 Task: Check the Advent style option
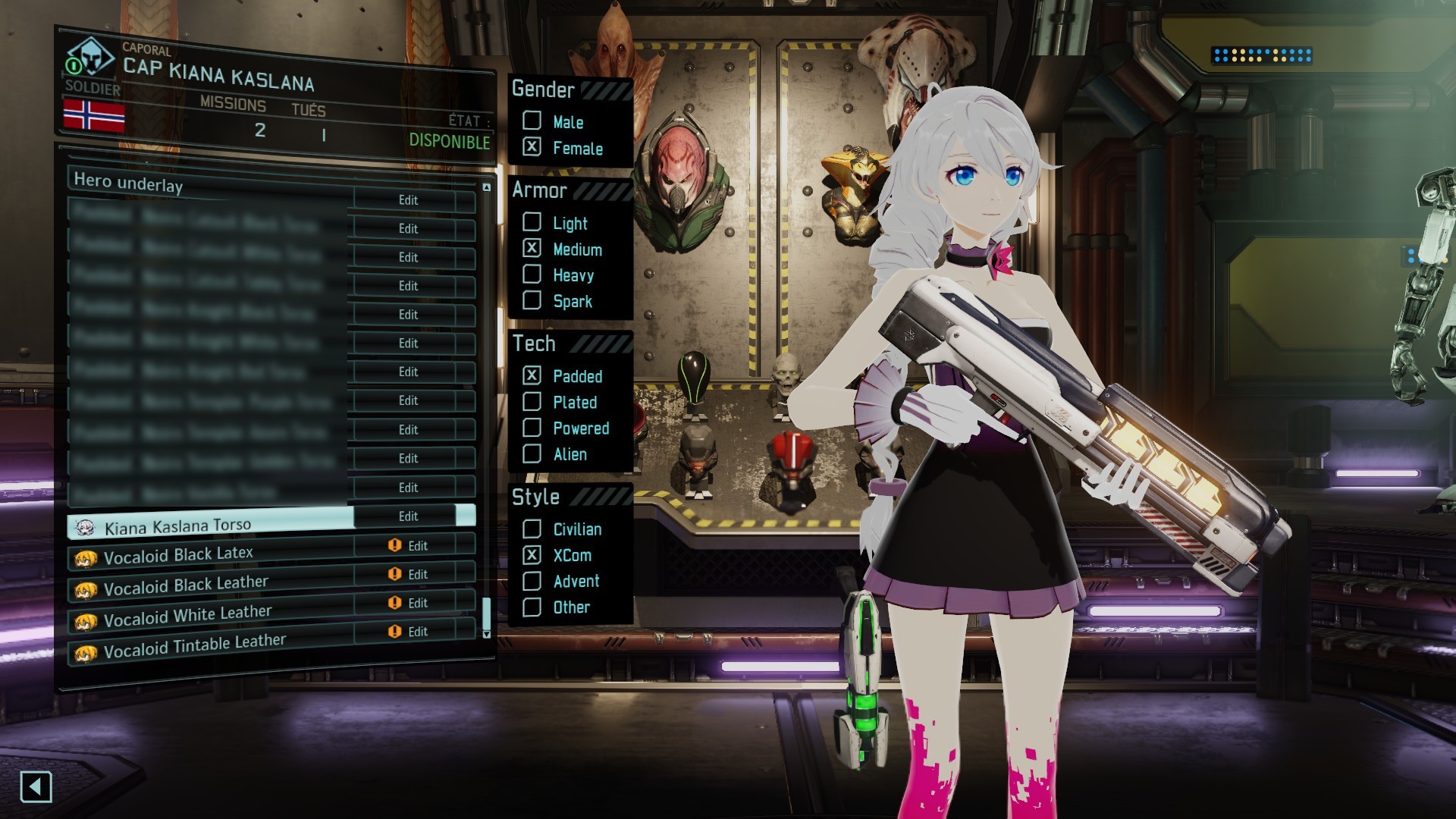tap(532, 581)
